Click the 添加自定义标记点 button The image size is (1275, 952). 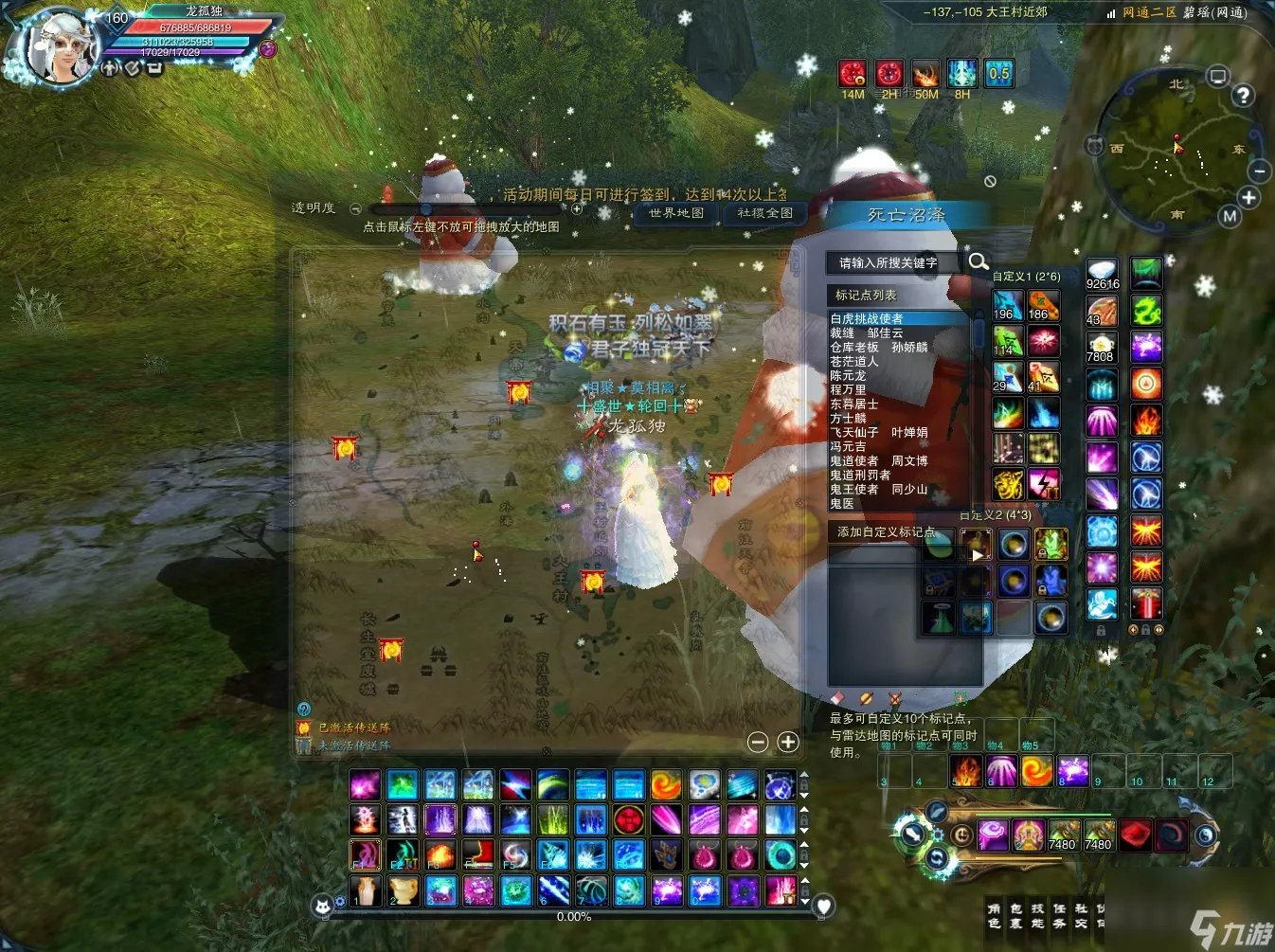pyautogui.click(x=885, y=531)
